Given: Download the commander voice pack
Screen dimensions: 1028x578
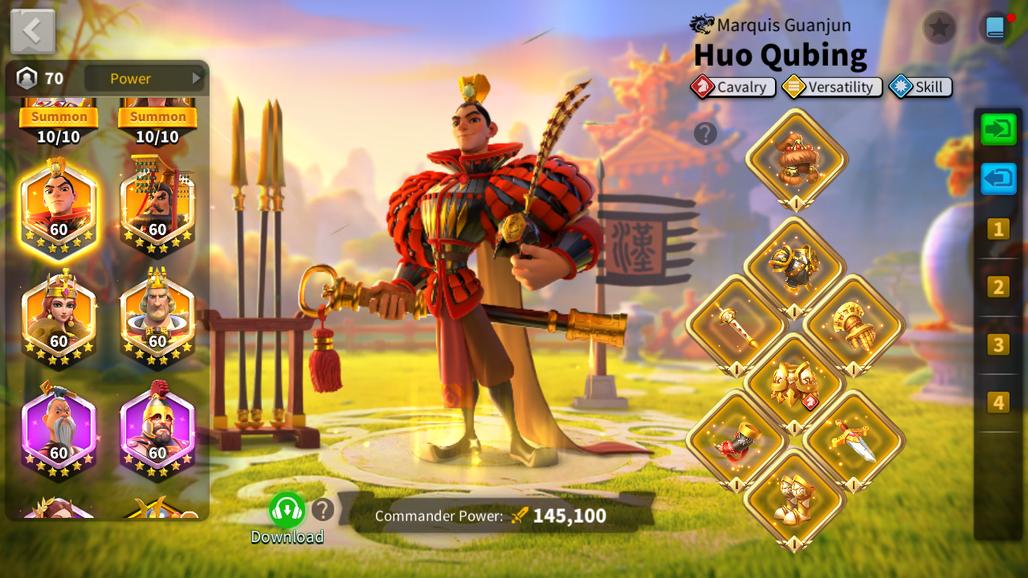Looking at the screenshot, I should pyautogui.click(x=287, y=510).
